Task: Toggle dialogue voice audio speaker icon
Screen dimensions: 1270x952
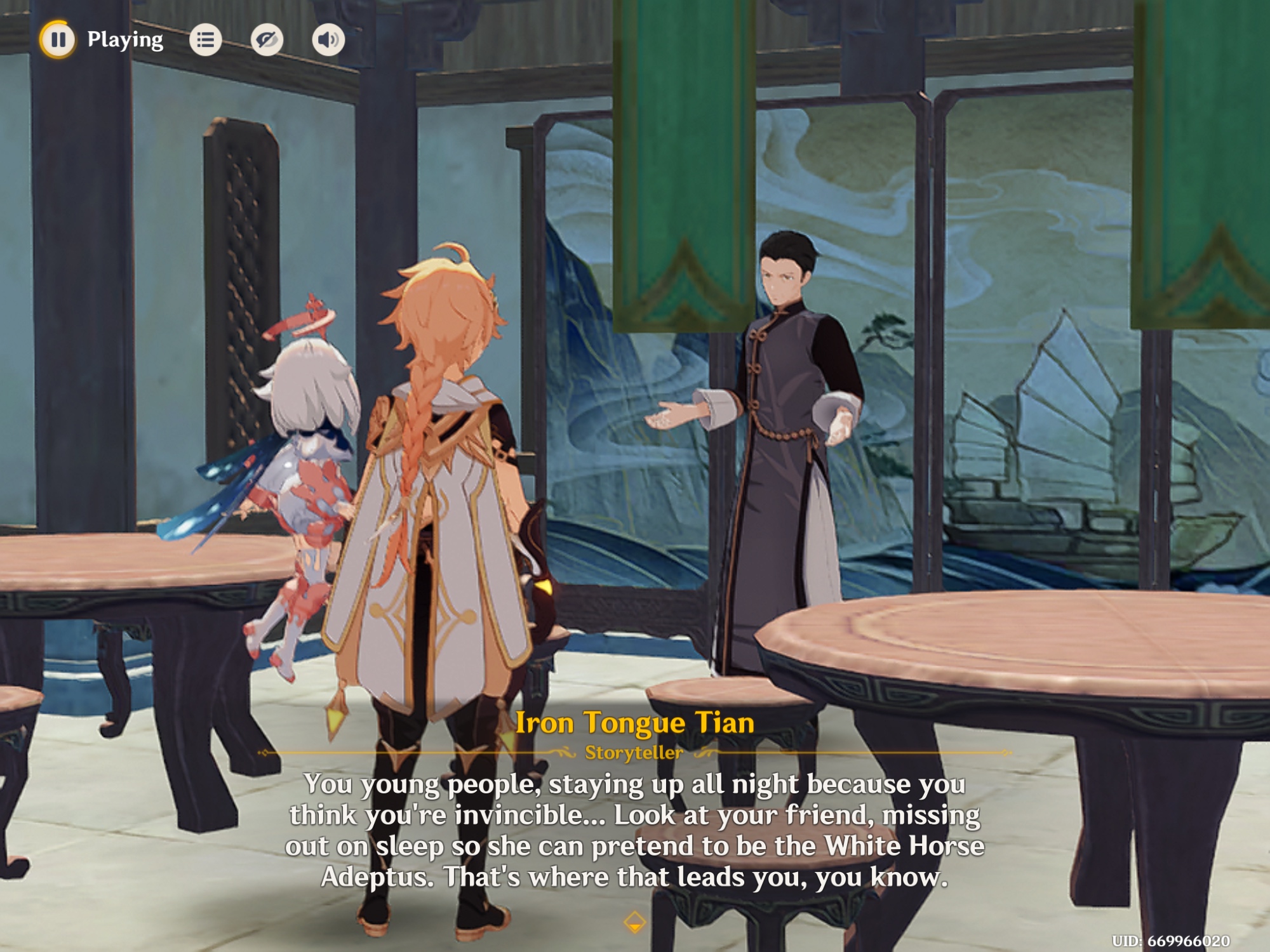Action: 328,40
